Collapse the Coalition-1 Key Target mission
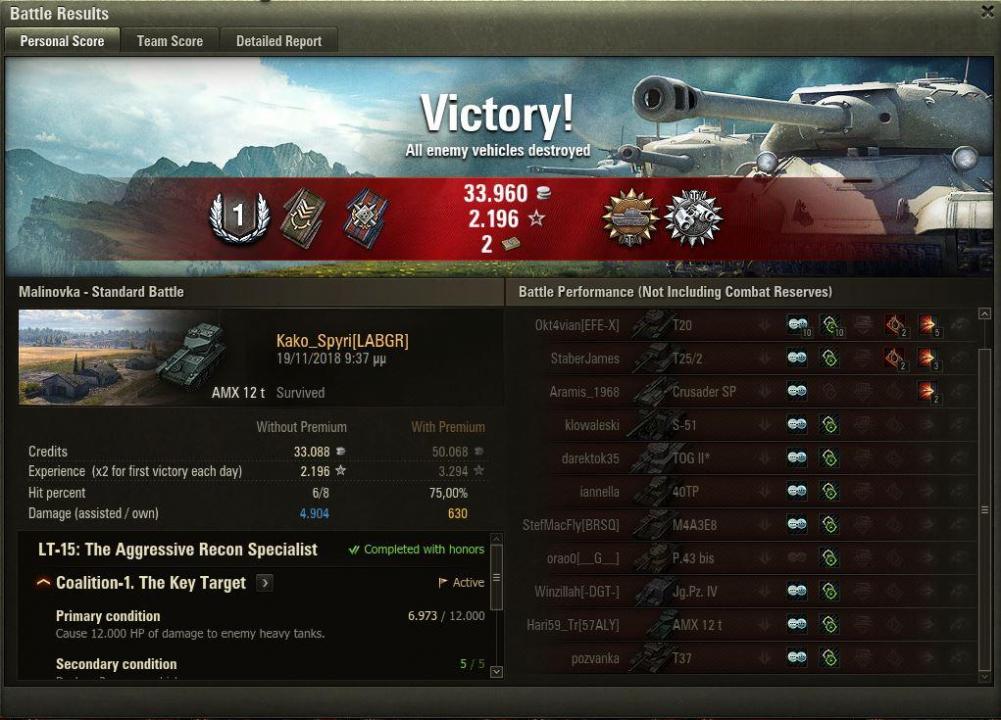1001x720 pixels. coord(44,583)
